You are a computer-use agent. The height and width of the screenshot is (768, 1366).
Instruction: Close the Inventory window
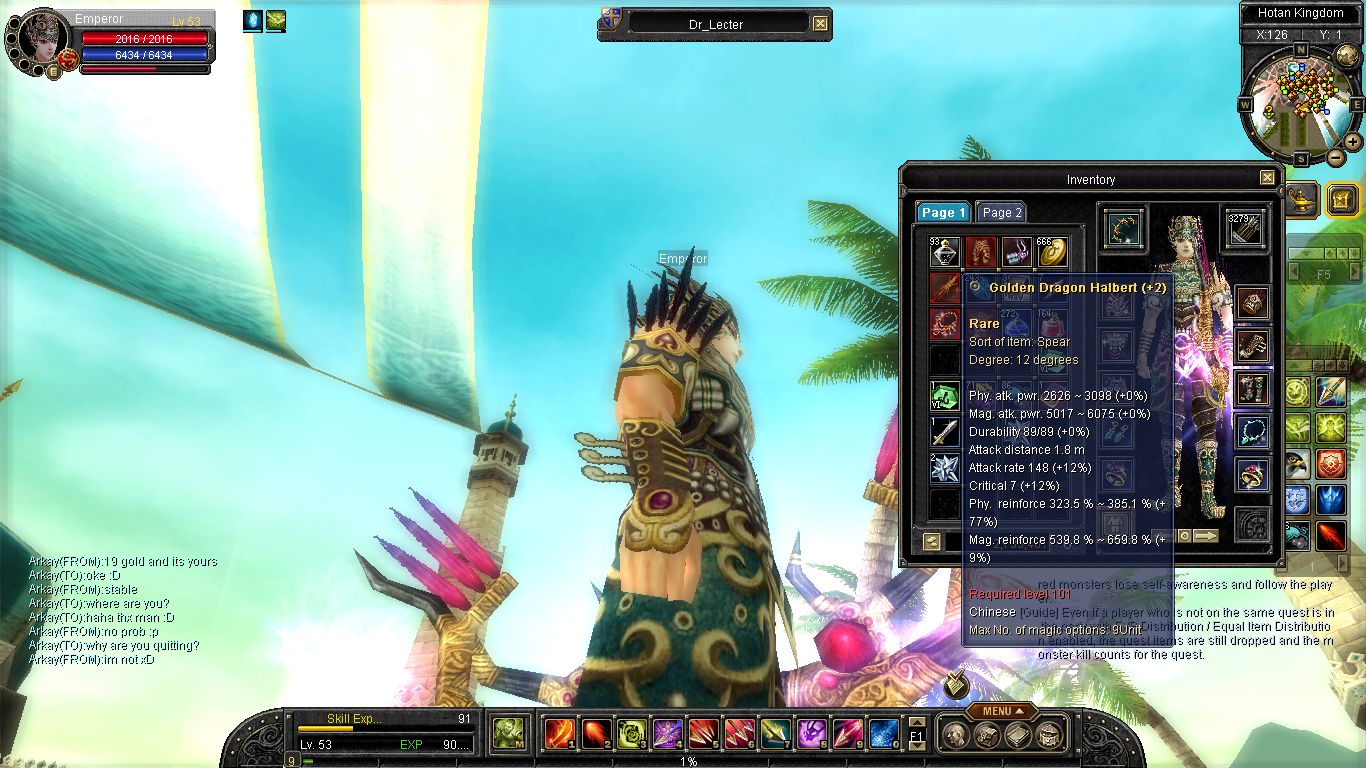point(1267,178)
